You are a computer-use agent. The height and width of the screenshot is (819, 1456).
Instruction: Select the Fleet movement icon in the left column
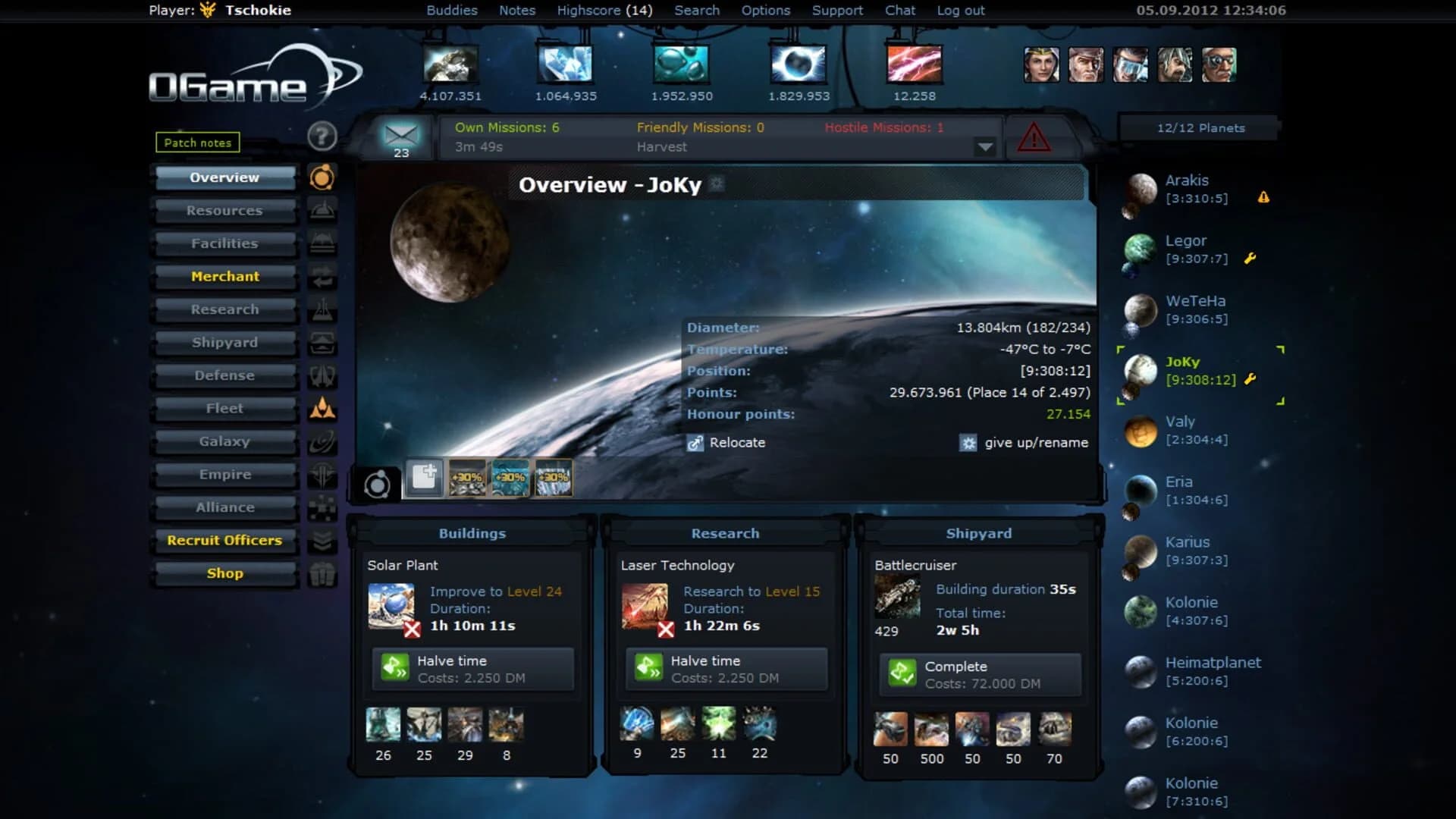tap(322, 408)
